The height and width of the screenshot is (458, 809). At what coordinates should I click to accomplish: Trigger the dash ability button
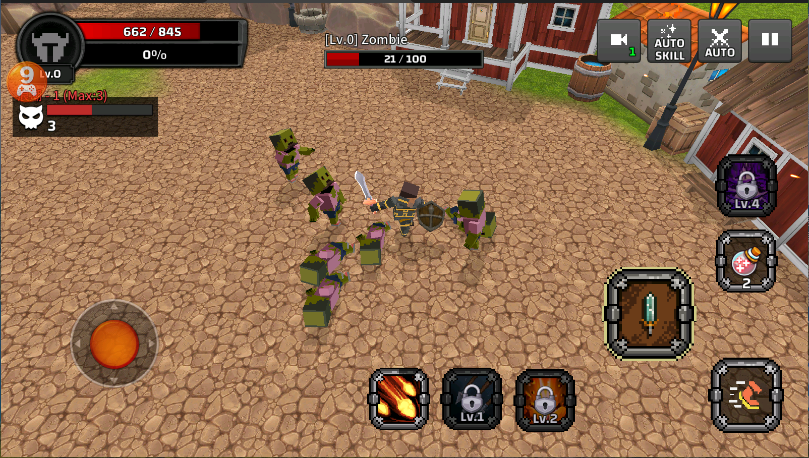746,396
